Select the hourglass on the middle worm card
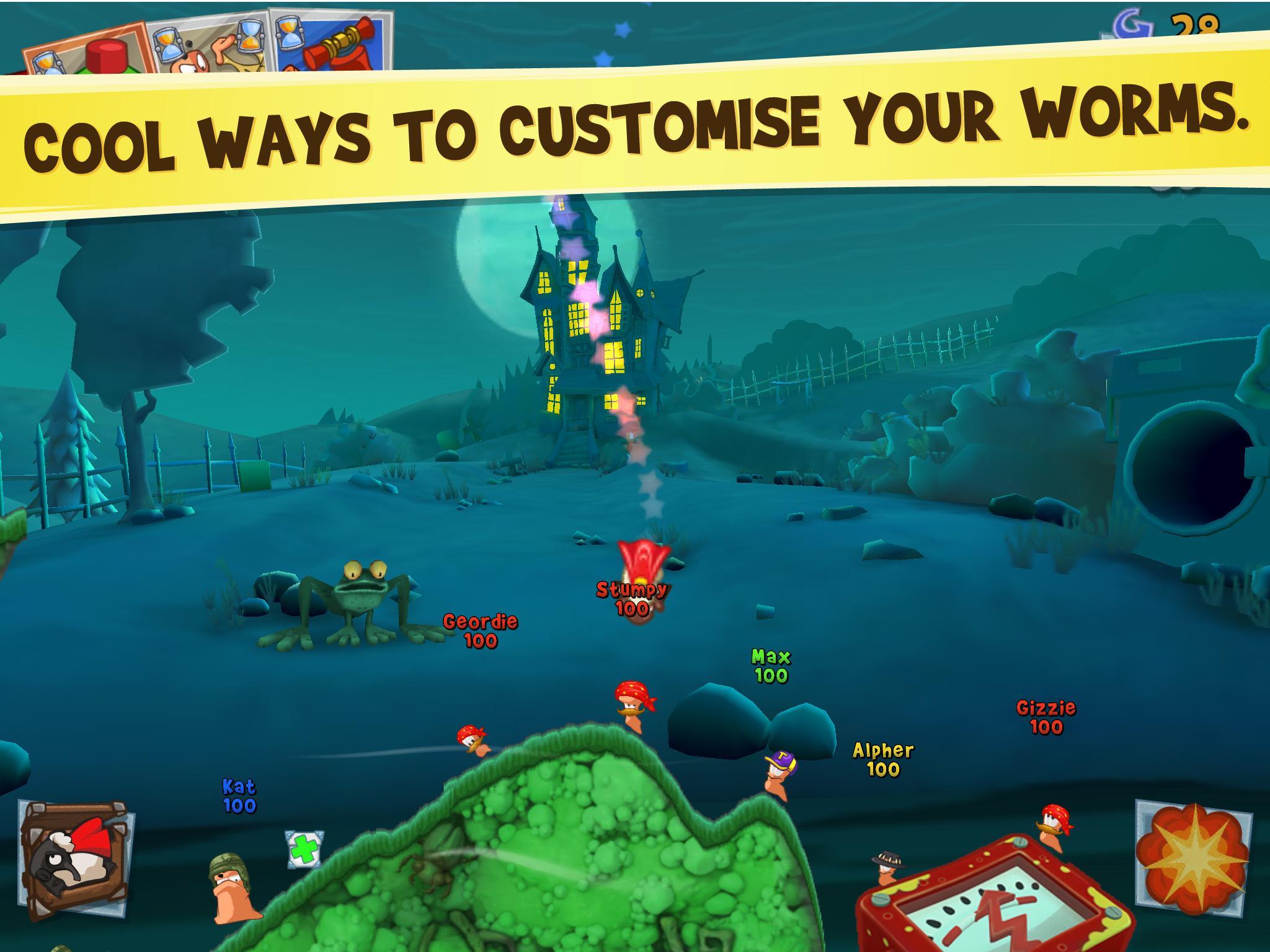Viewport: 1270px width, 952px height. (167, 45)
